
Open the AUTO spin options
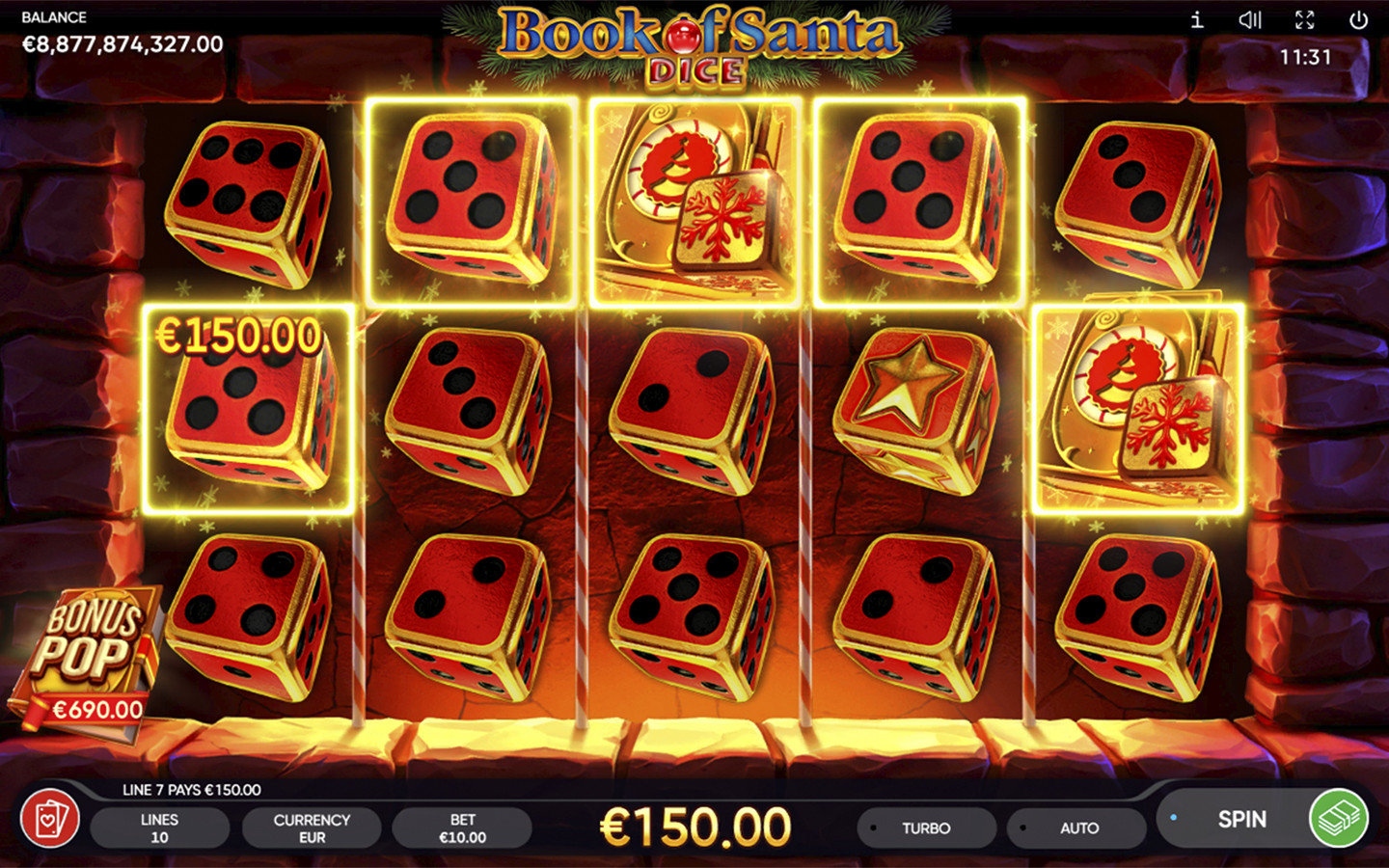click(x=1077, y=828)
